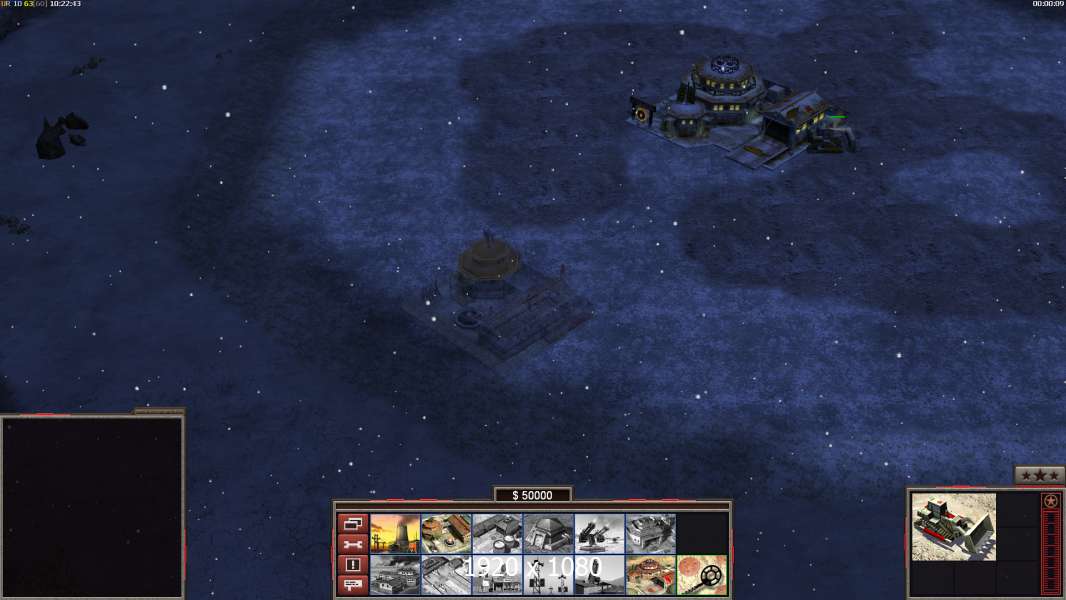Image resolution: width=1066 pixels, height=600 pixels.
Task: Select the grey garage building icon
Action: [650, 533]
